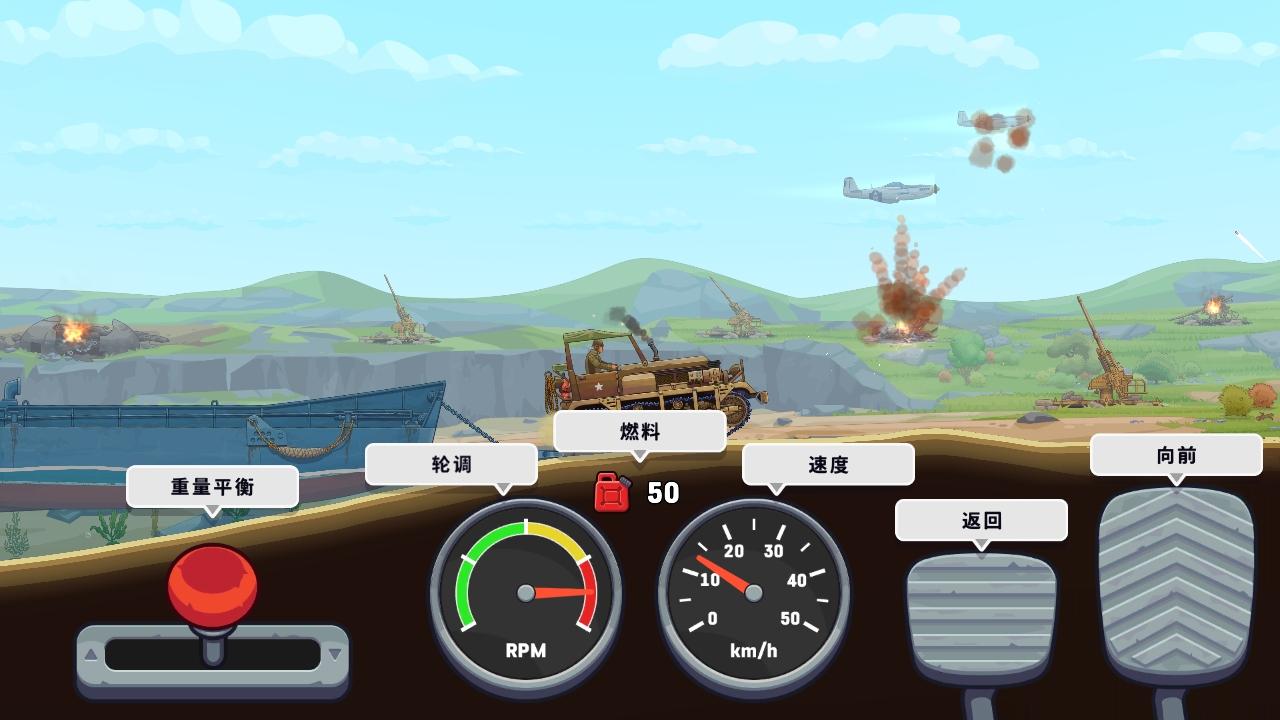The width and height of the screenshot is (1280, 720).
Task: Click the 燃料 tooltip label
Action: coord(639,430)
